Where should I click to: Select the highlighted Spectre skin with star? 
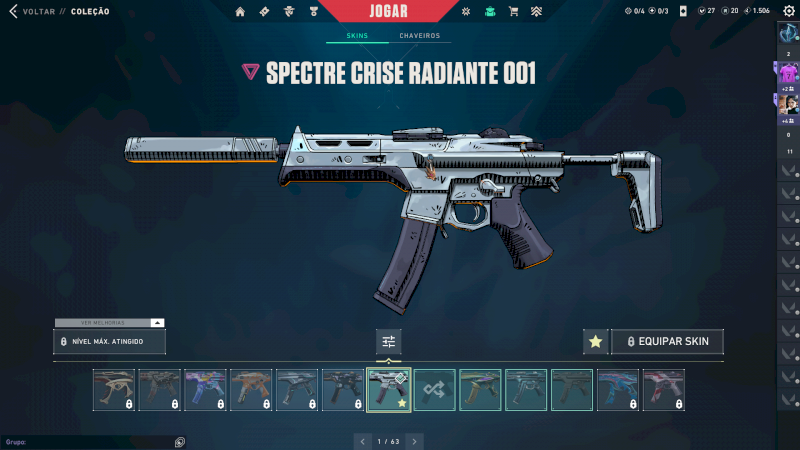coord(389,389)
